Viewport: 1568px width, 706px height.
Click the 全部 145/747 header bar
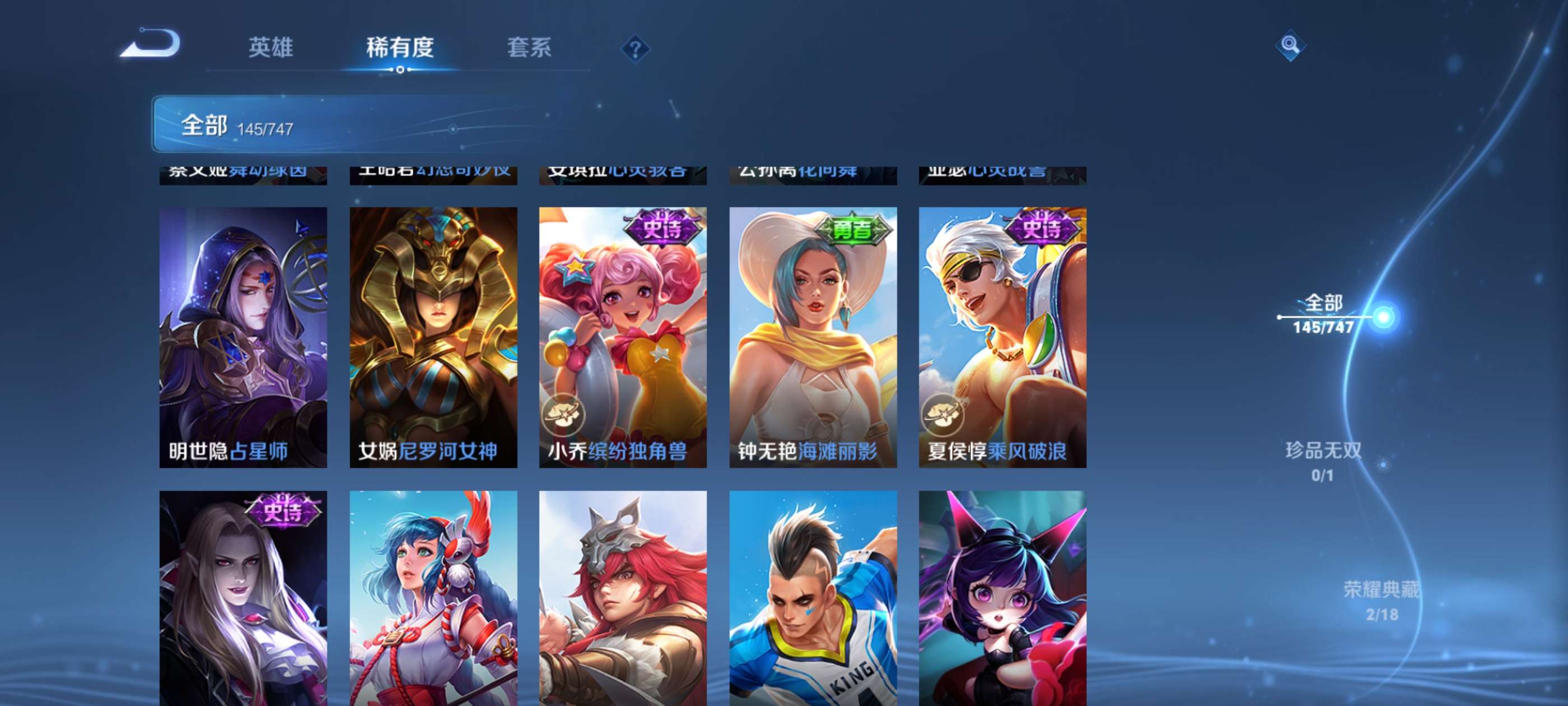coord(414,124)
